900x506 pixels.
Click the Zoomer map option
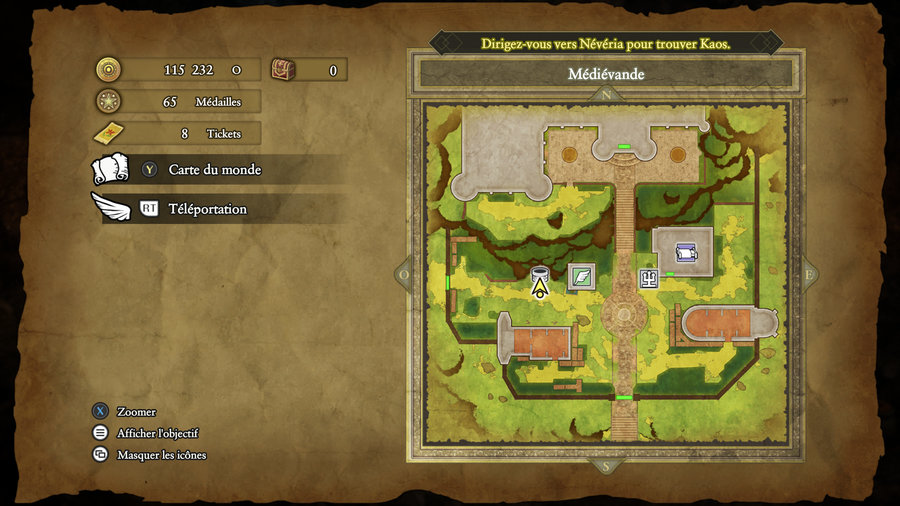pos(136,412)
